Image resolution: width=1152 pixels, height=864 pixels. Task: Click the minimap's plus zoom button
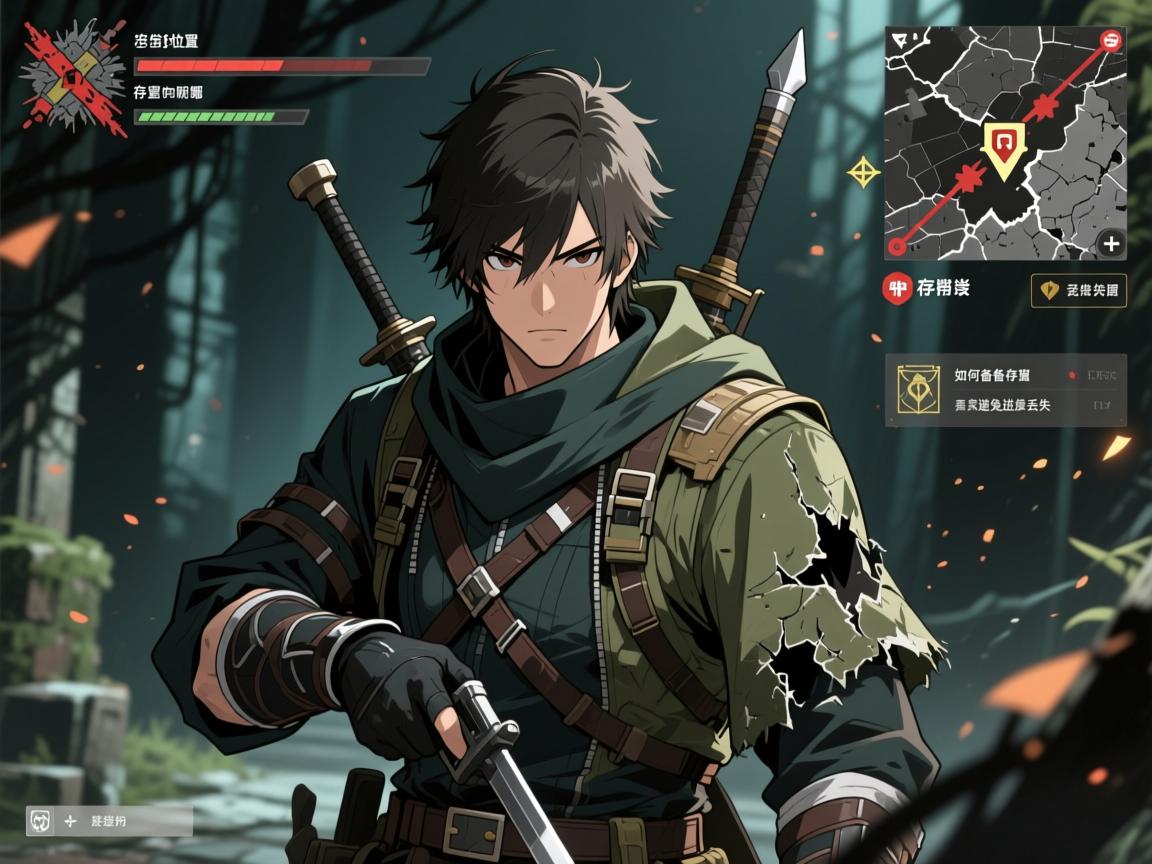1110,243
